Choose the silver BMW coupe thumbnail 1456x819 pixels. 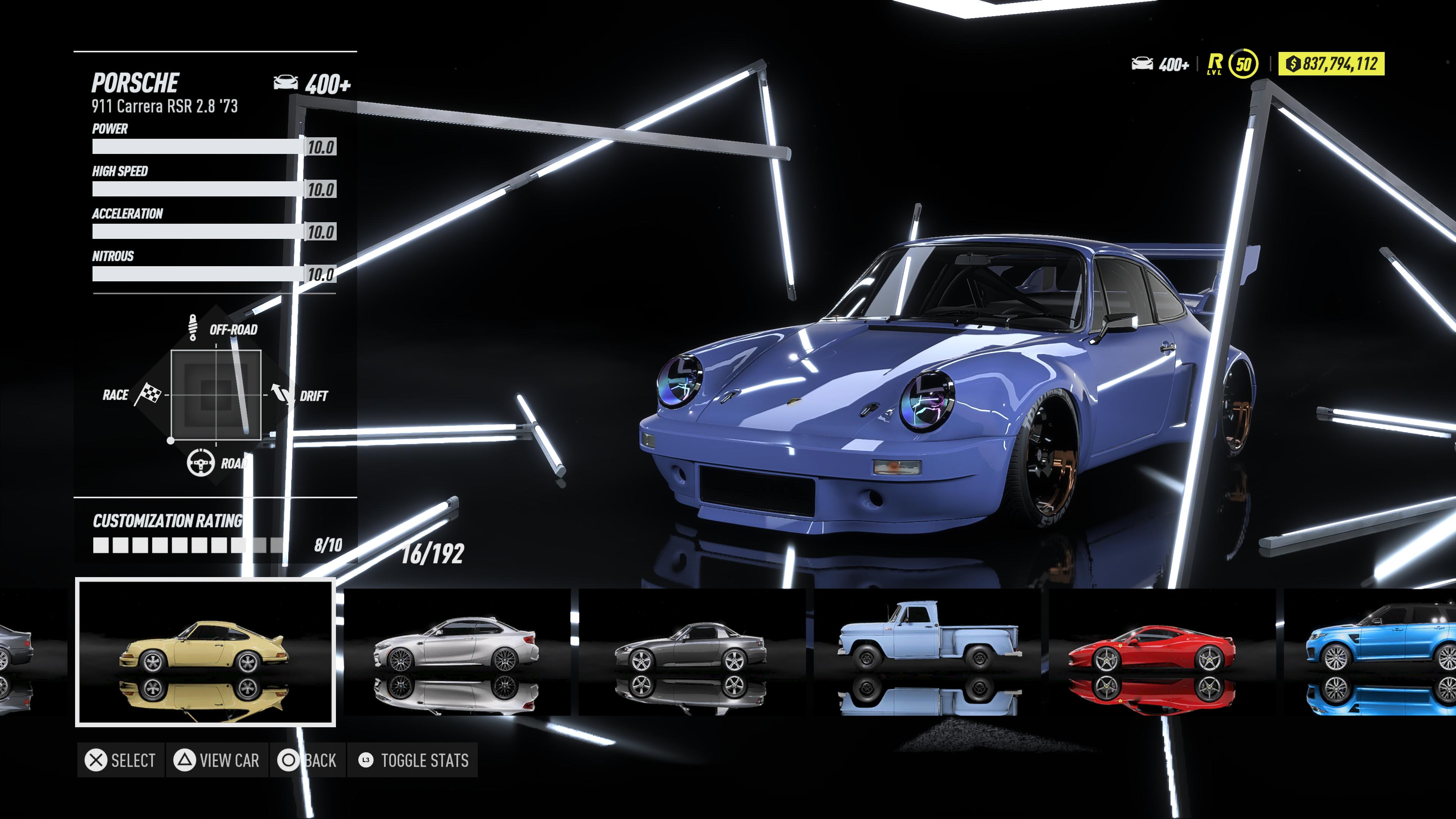(457, 652)
